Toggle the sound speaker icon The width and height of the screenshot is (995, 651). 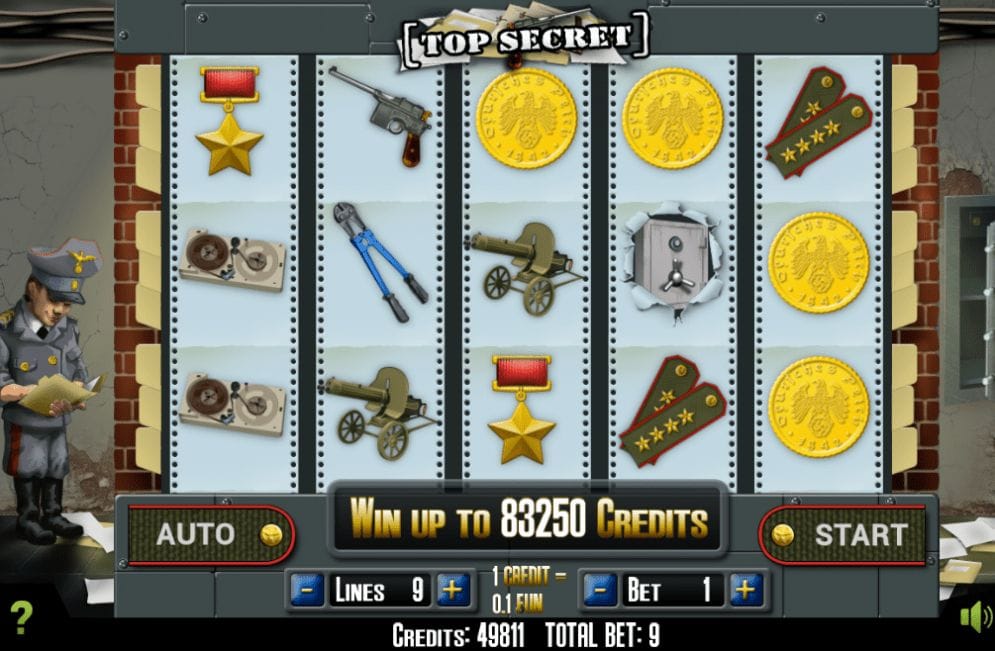(974, 616)
